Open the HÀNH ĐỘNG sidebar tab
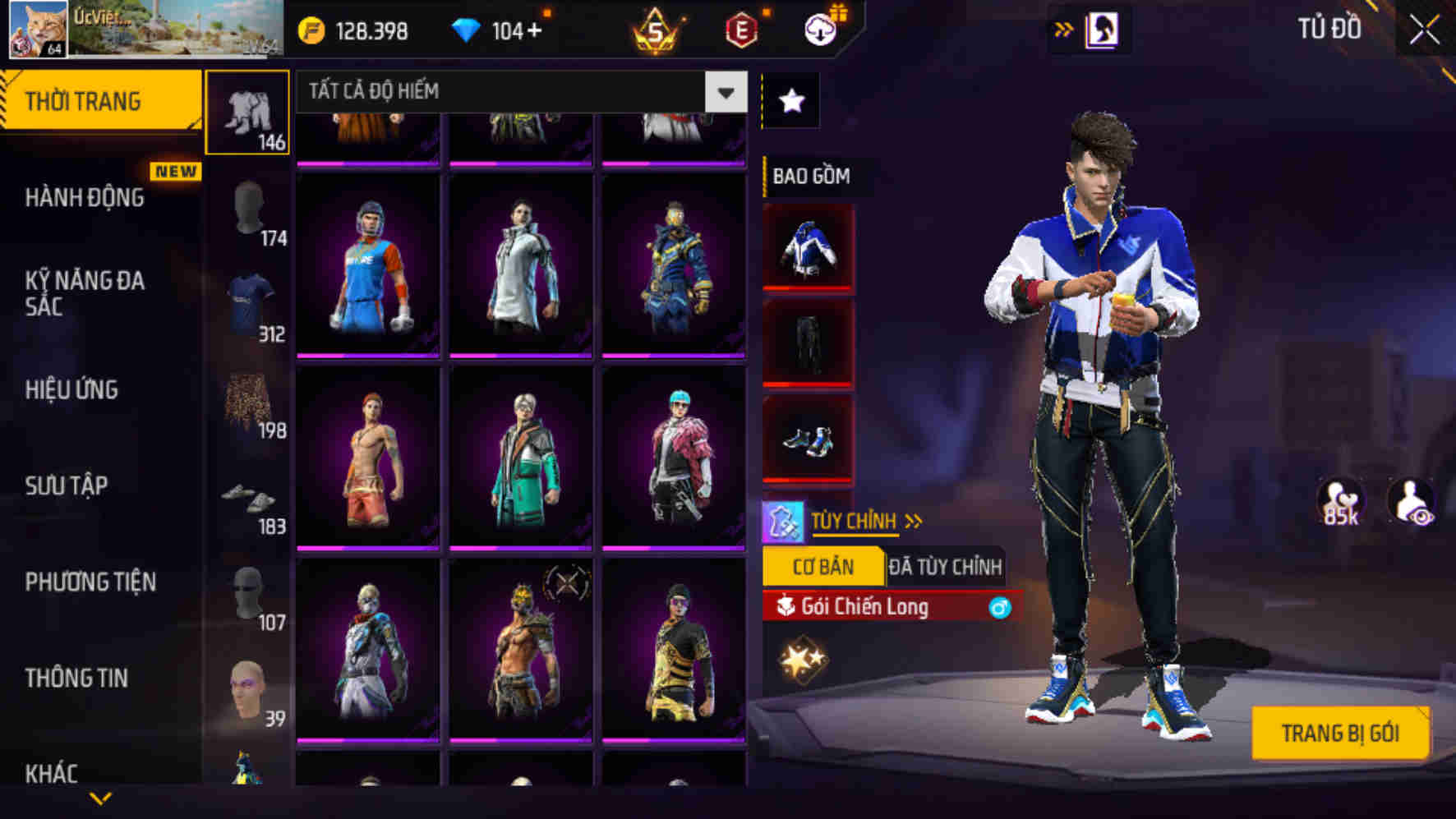The image size is (1456, 819). (x=84, y=198)
